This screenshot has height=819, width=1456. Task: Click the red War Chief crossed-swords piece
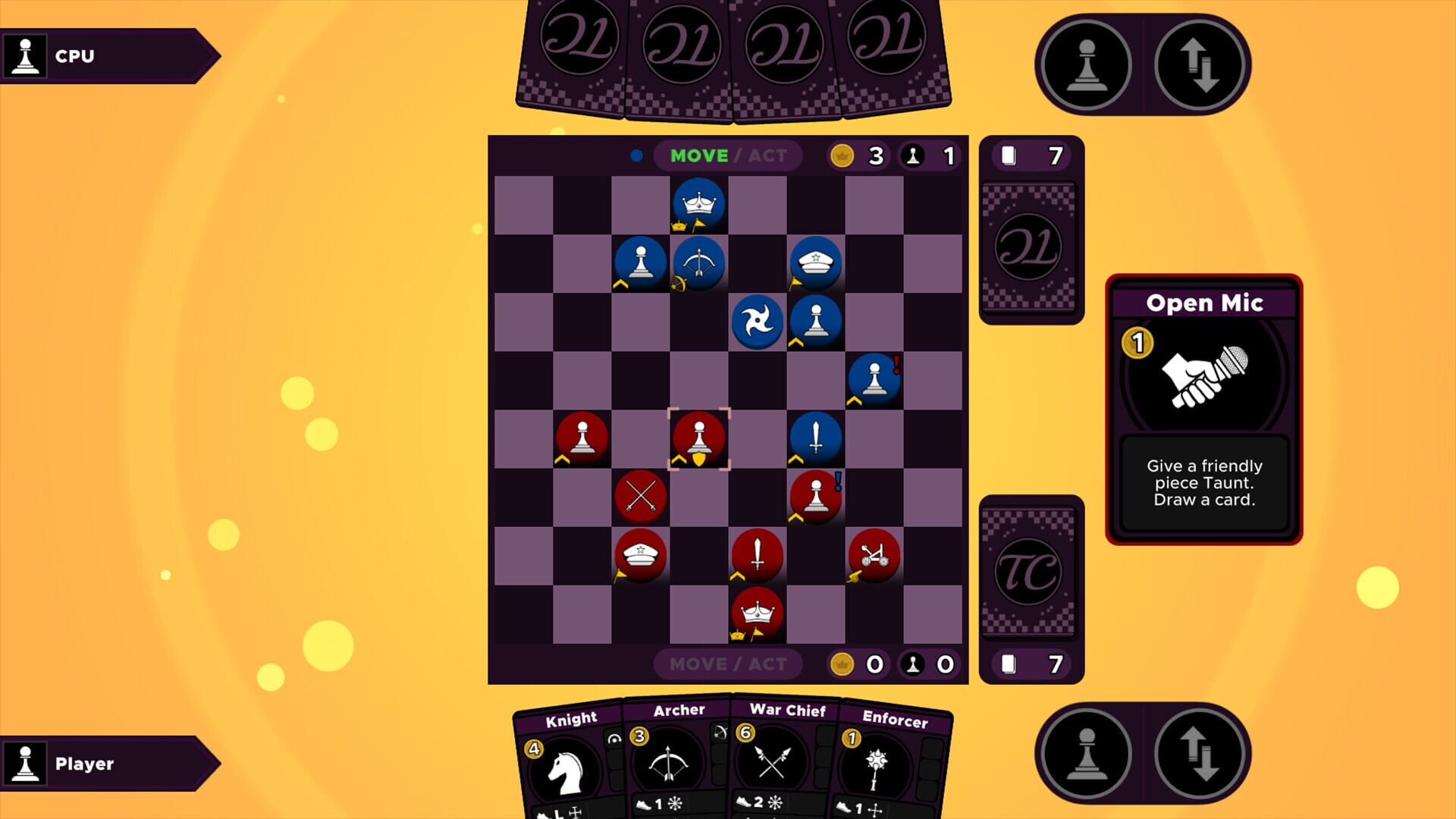pos(641,495)
